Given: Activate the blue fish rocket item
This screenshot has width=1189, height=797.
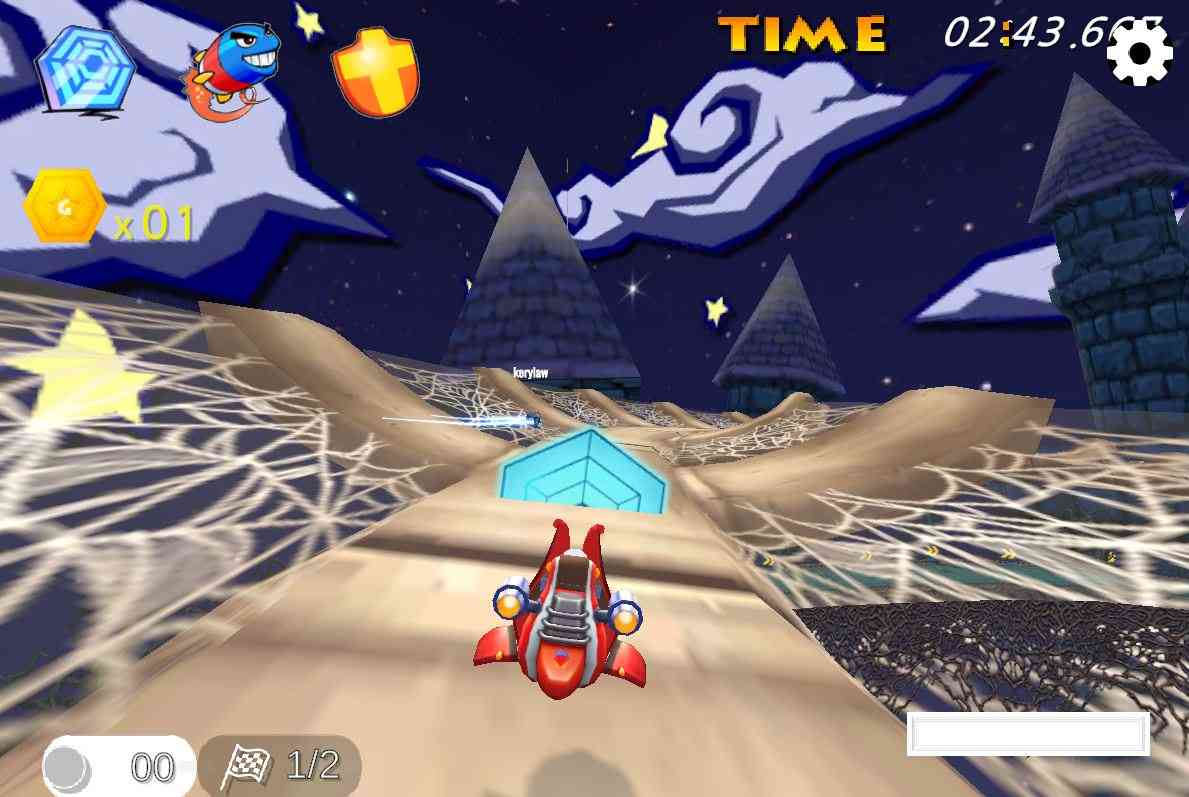Looking at the screenshot, I should click(x=232, y=68).
